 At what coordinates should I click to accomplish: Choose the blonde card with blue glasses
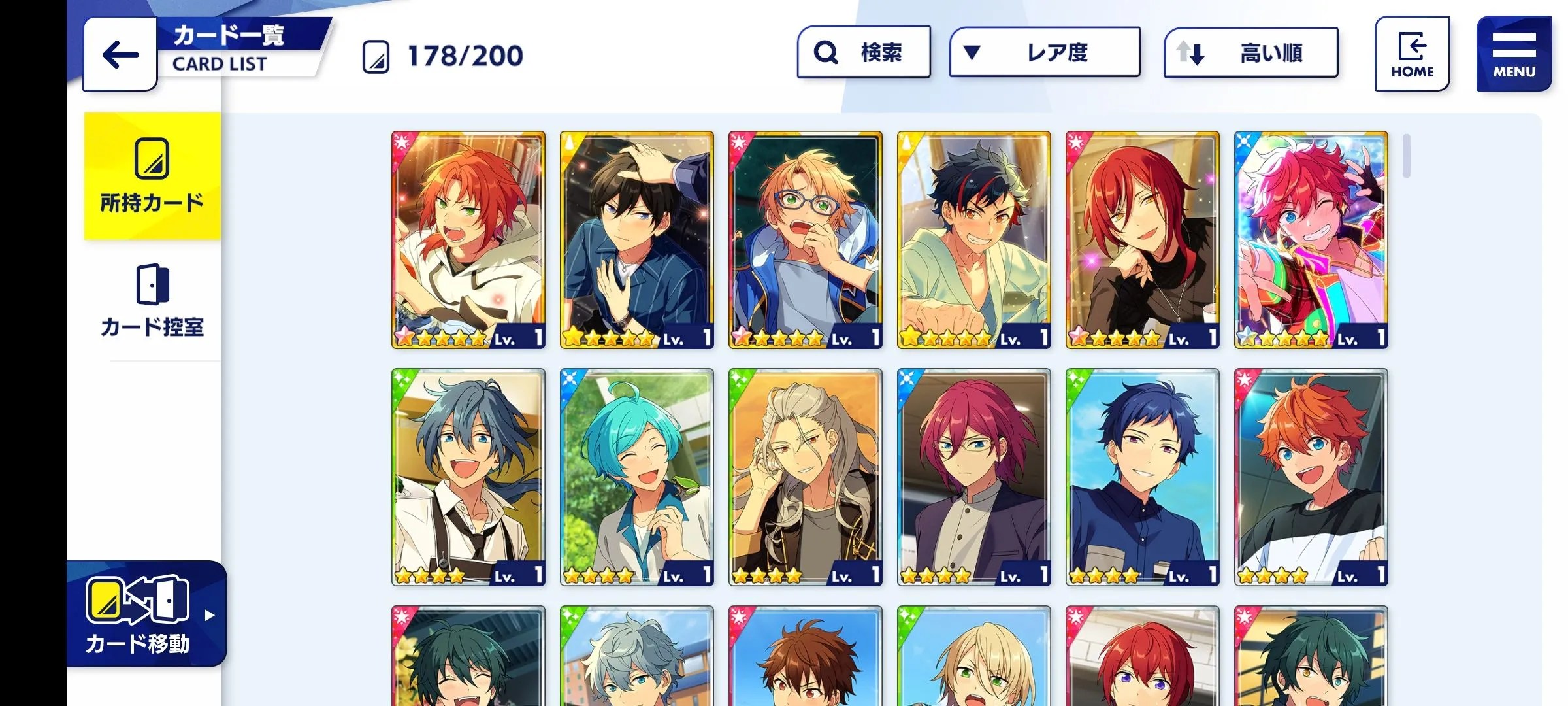click(805, 240)
